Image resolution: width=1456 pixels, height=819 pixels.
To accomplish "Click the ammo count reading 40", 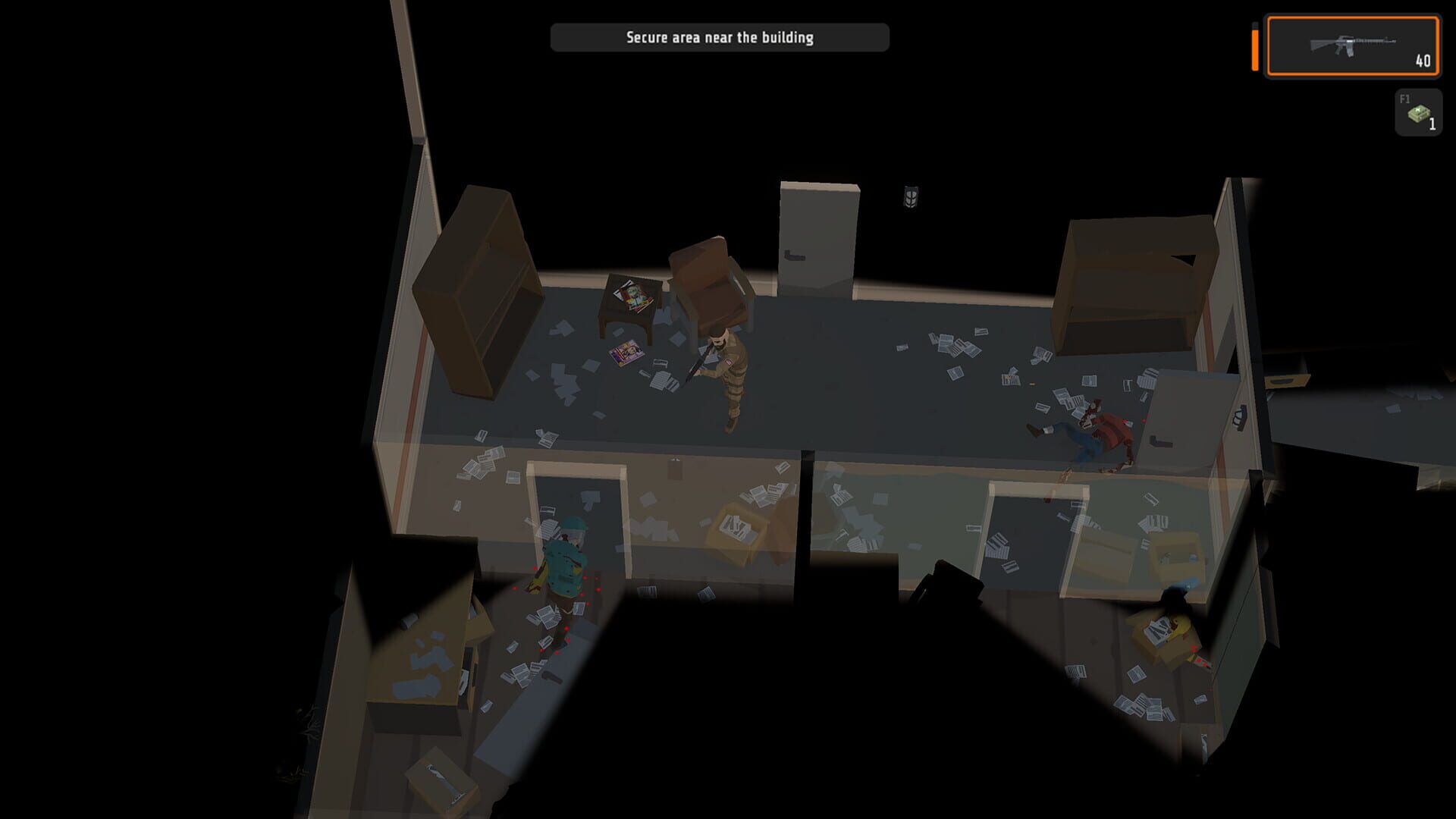I will (x=1422, y=61).
